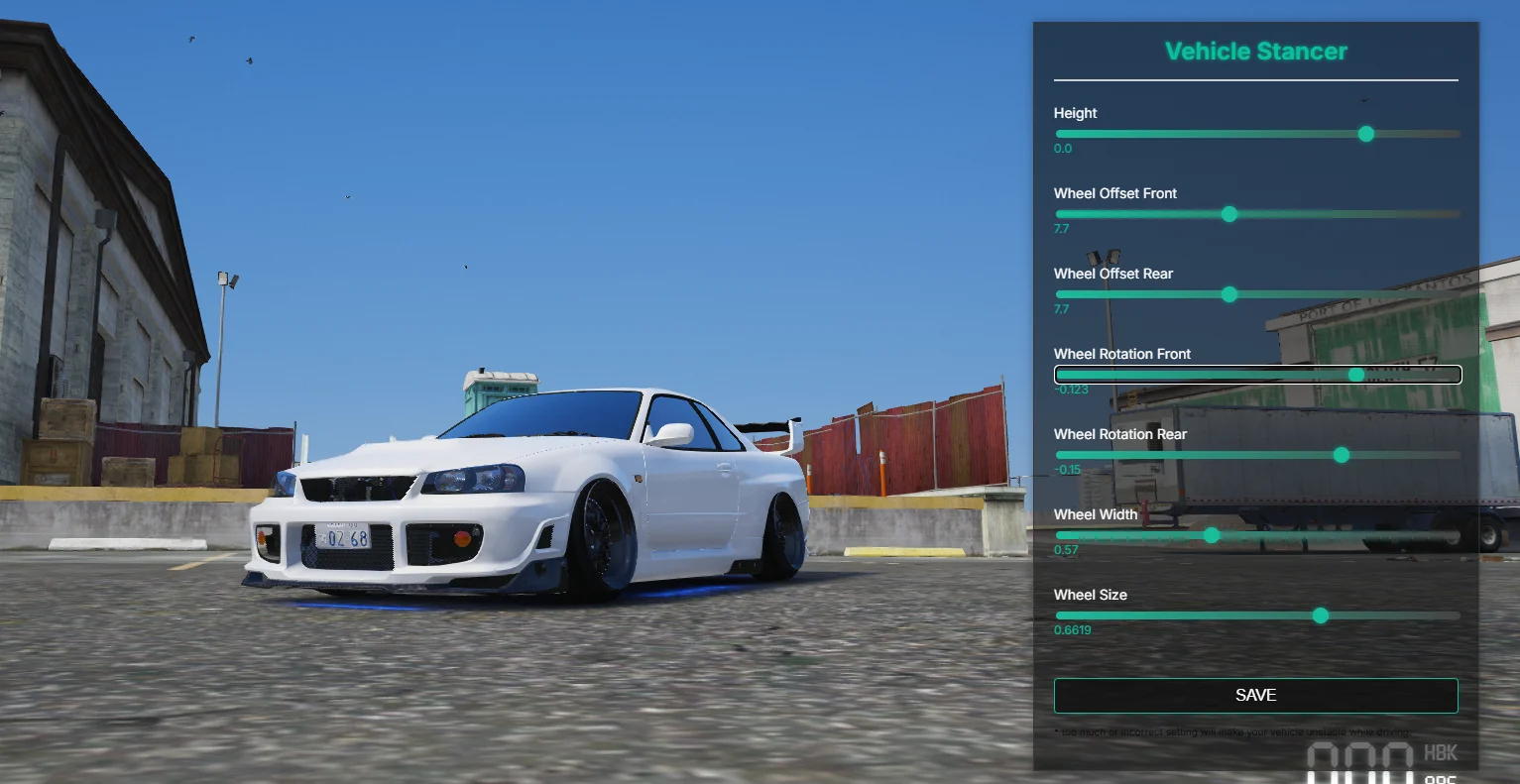
Task: Grab the Wheel Offset Rear slider handle
Action: pos(1229,294)
